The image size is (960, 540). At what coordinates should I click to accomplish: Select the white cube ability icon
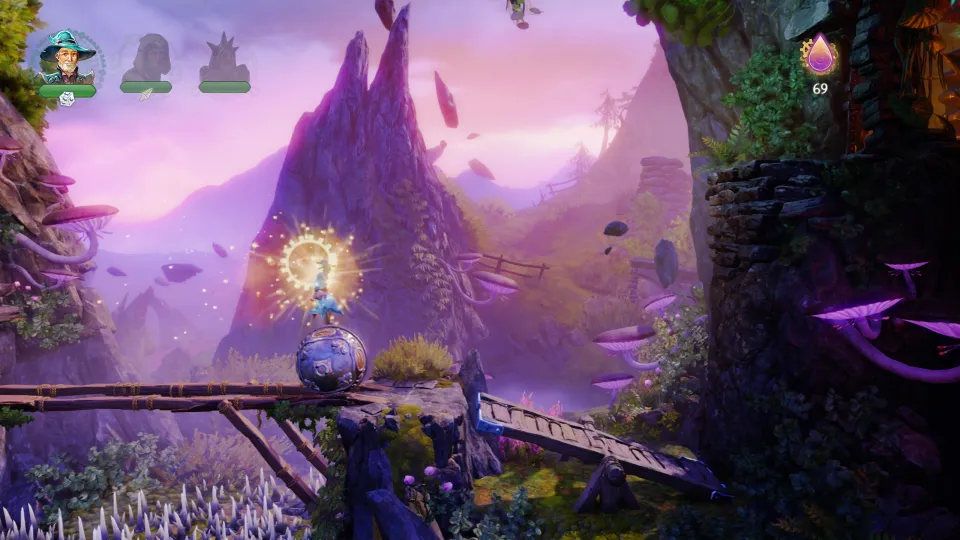[x=67, y=98]
